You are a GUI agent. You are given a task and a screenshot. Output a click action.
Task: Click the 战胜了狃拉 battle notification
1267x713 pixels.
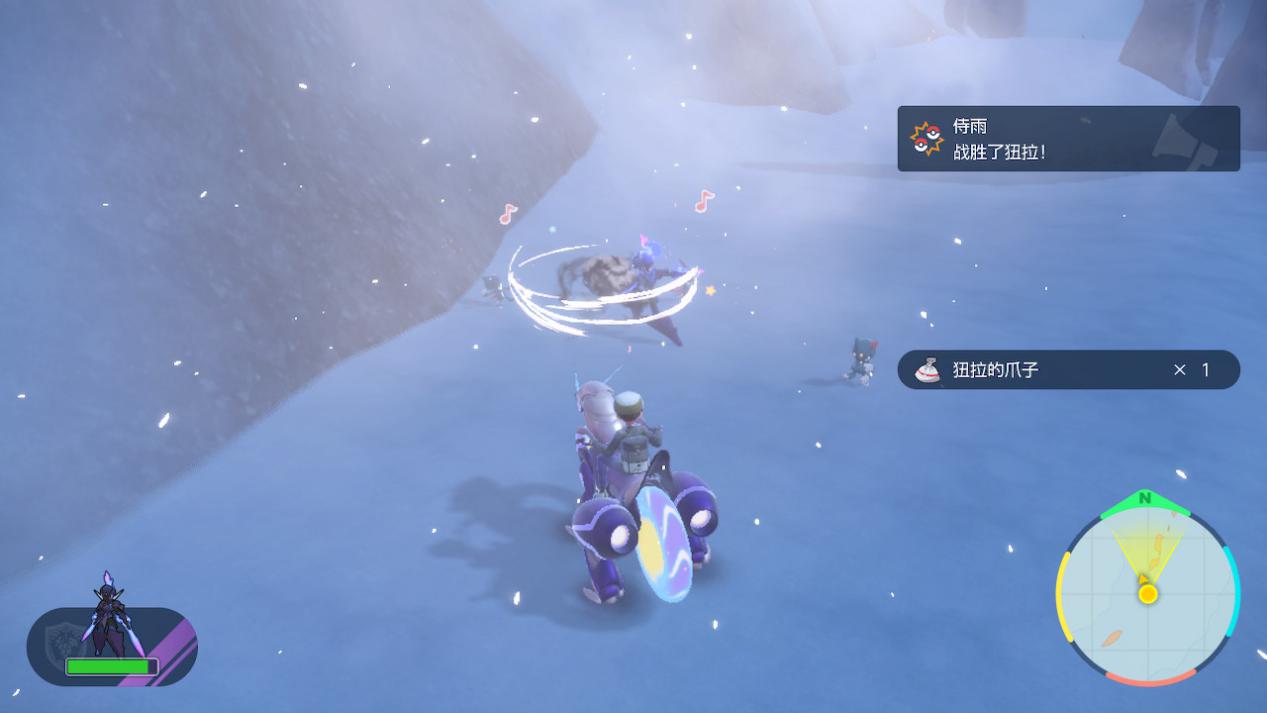click(1068, 139)
